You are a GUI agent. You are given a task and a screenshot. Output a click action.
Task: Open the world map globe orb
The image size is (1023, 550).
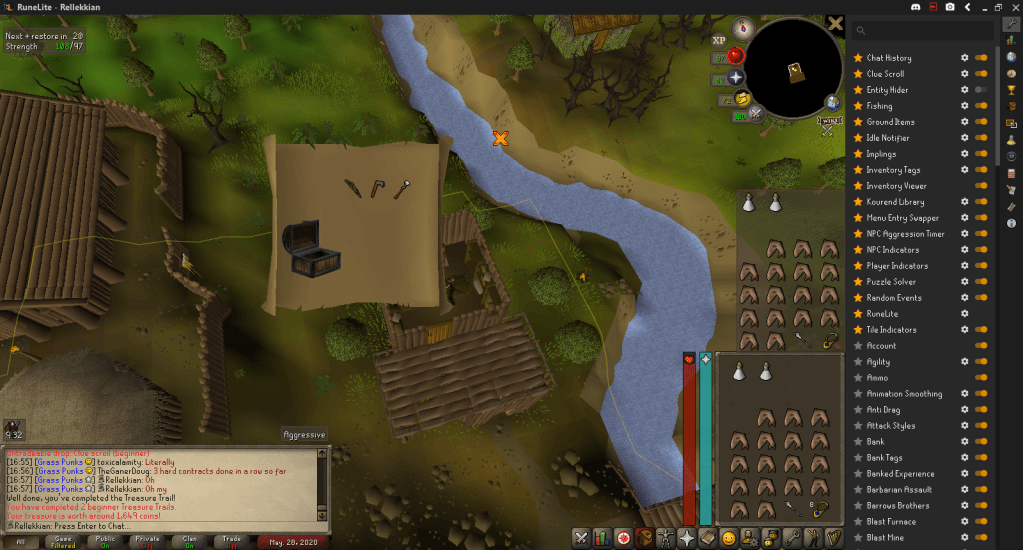pos(832,101)
